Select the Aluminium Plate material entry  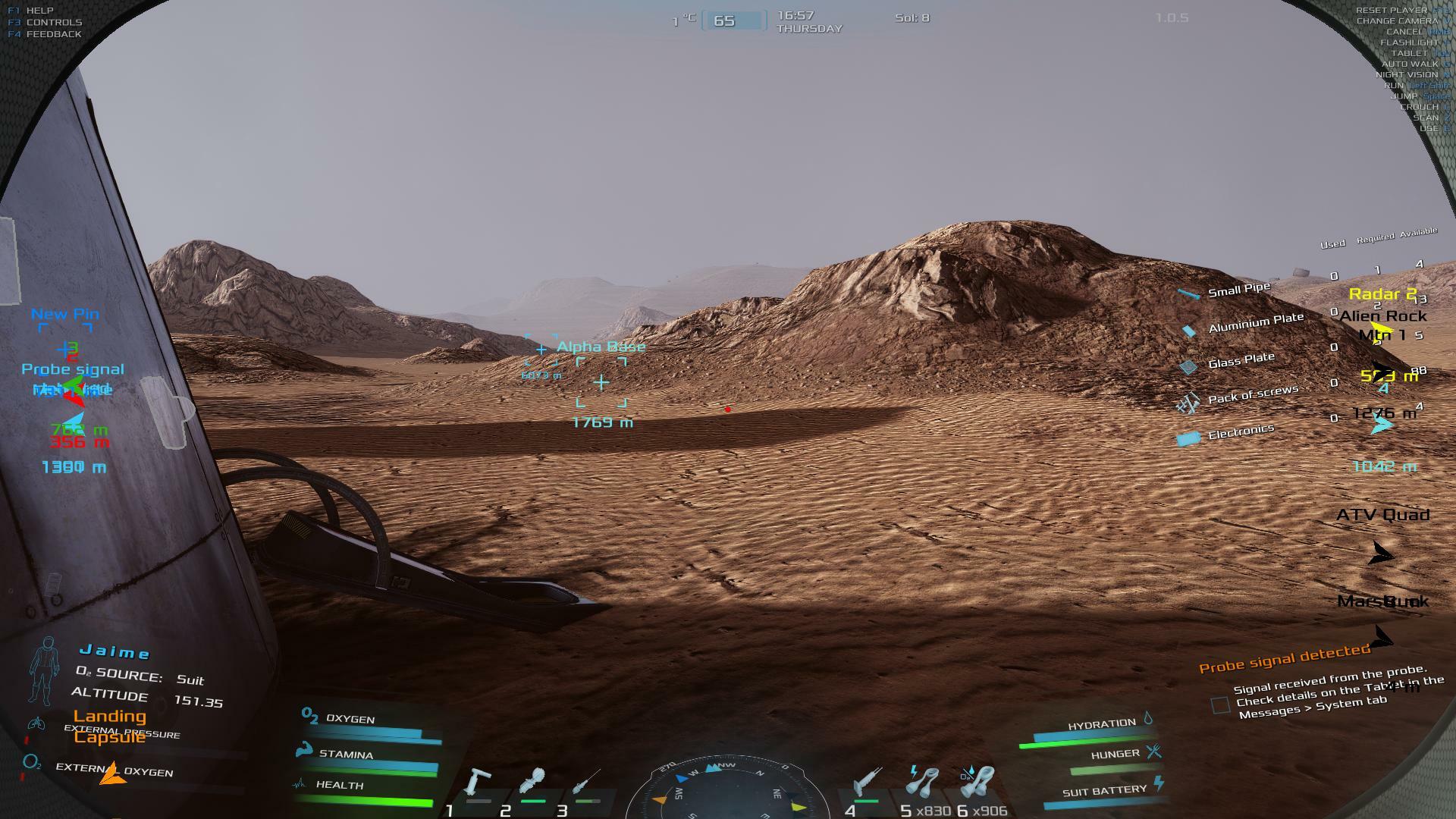[x=1255, y=323]
